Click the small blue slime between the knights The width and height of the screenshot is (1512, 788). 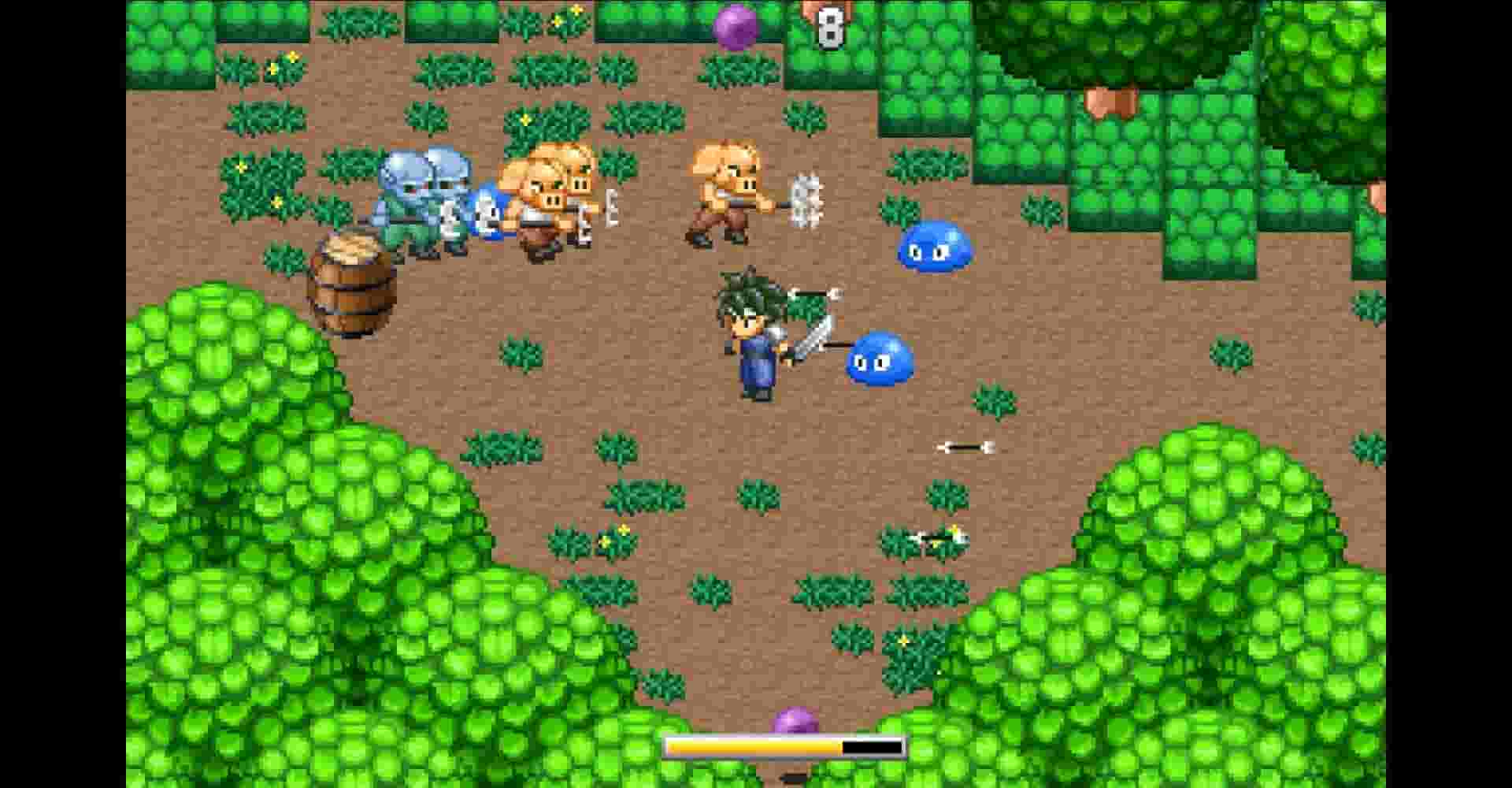pos(484,209)
